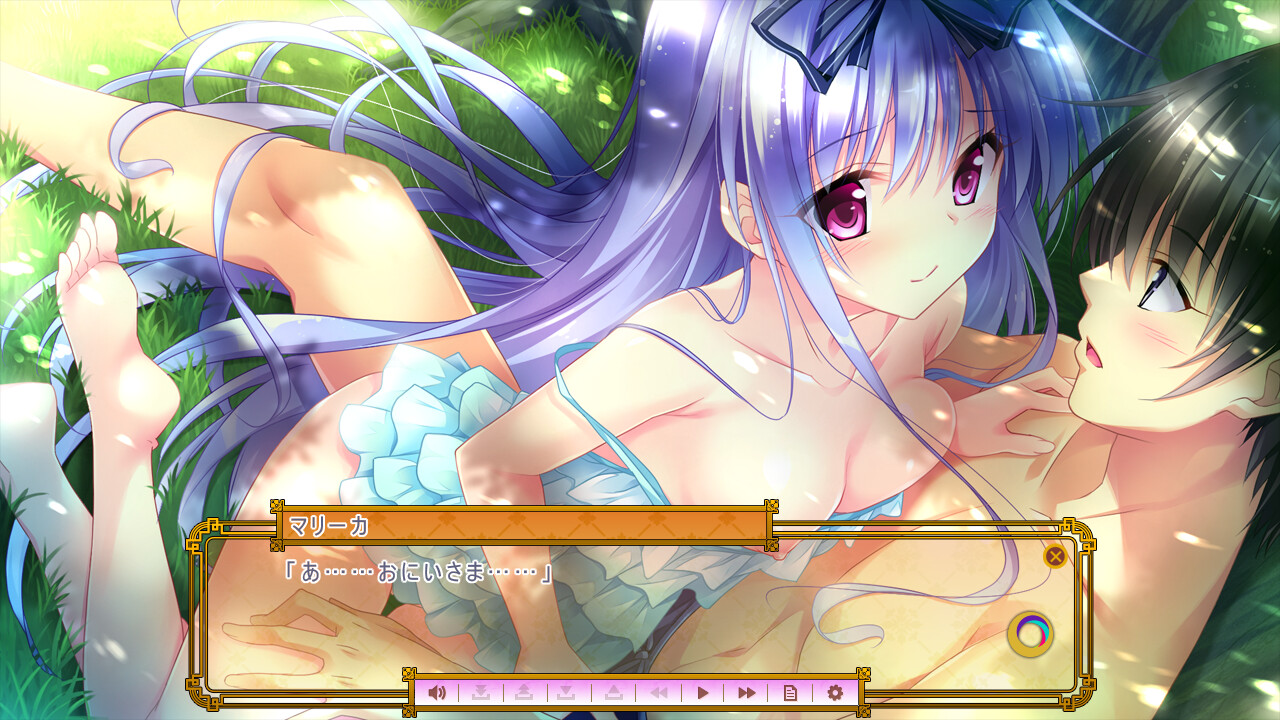This screenshot has width=1280, height=720.
Task: Open the save game screen
Action: 569,691
